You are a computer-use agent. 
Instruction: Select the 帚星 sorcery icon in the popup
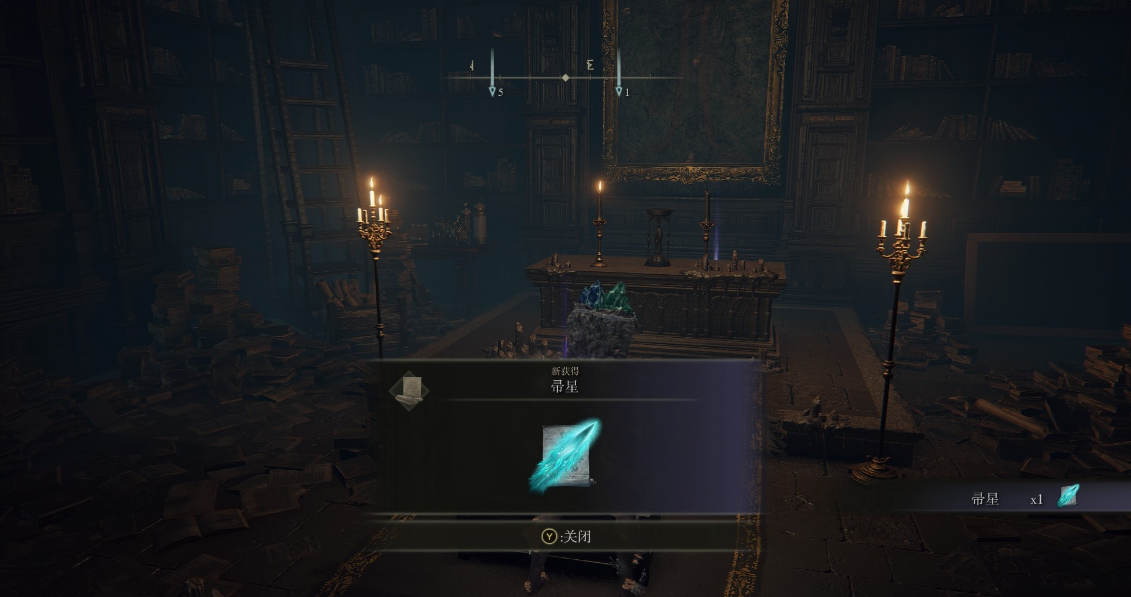click(x=565, y=456)
